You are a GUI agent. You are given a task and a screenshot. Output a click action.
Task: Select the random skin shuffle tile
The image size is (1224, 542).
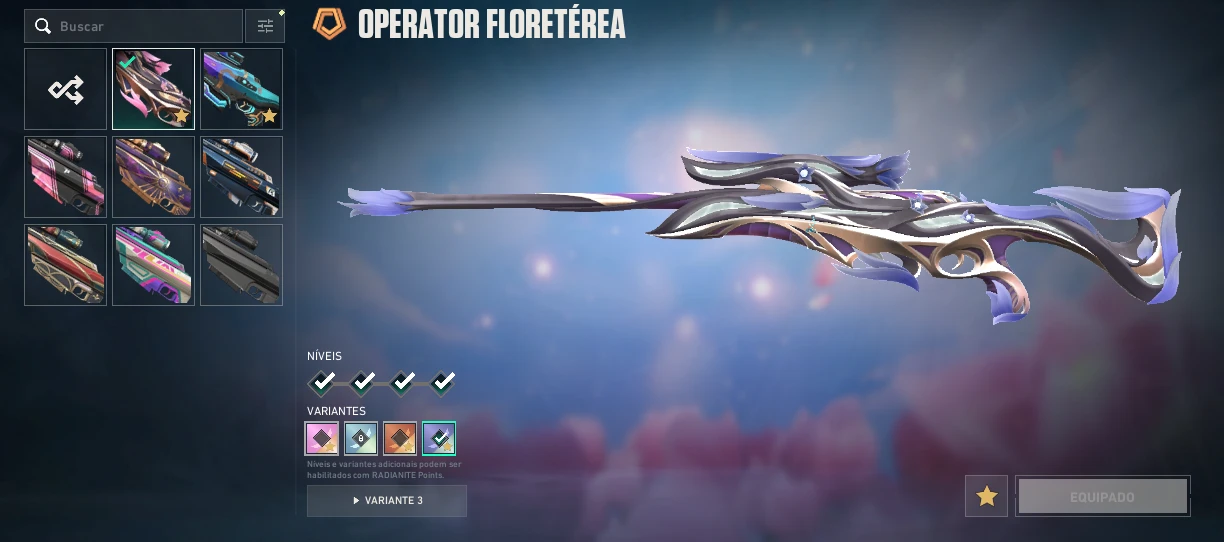(x=66, y=90)
